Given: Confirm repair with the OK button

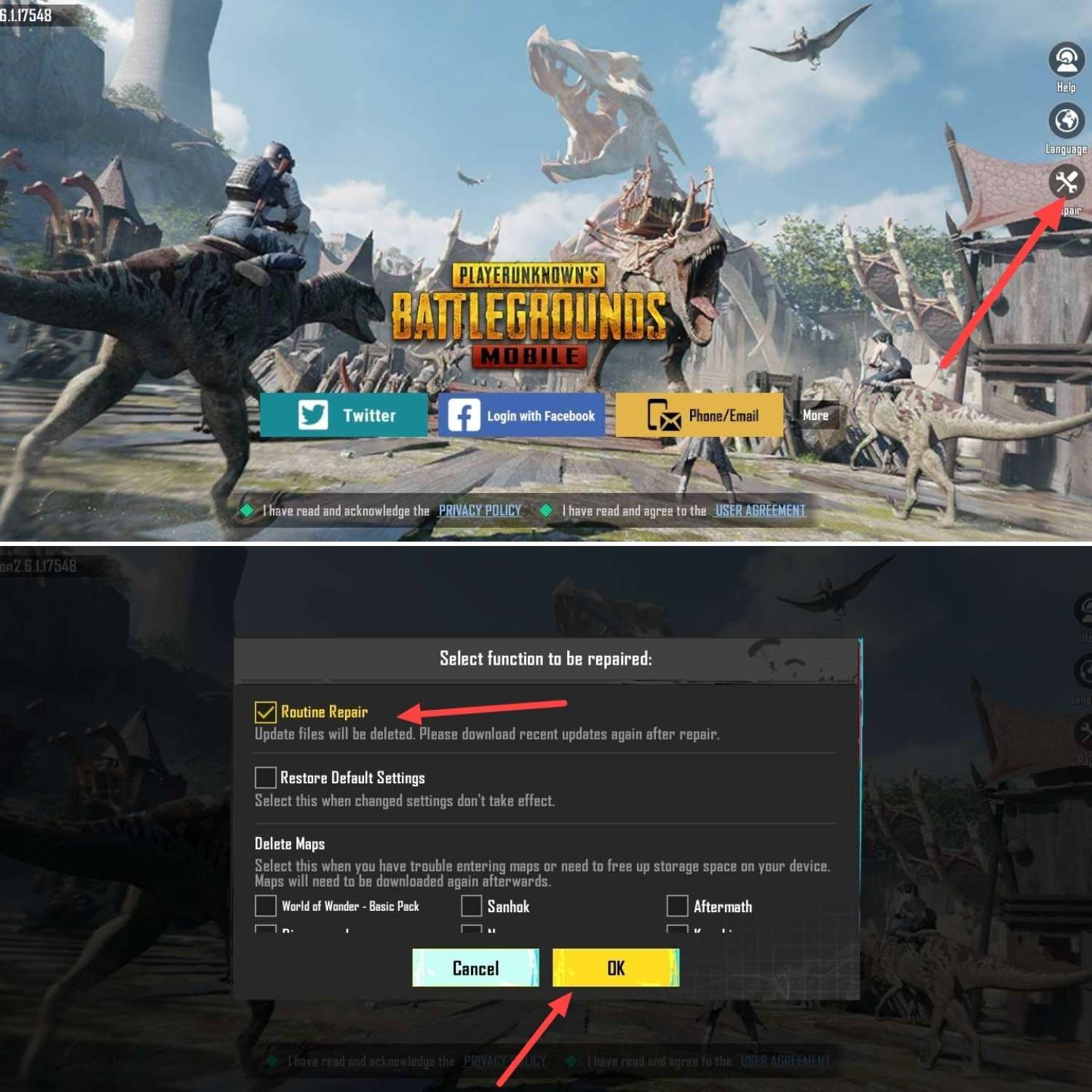Looking at the screenshot, I should (x=615, y=968).
